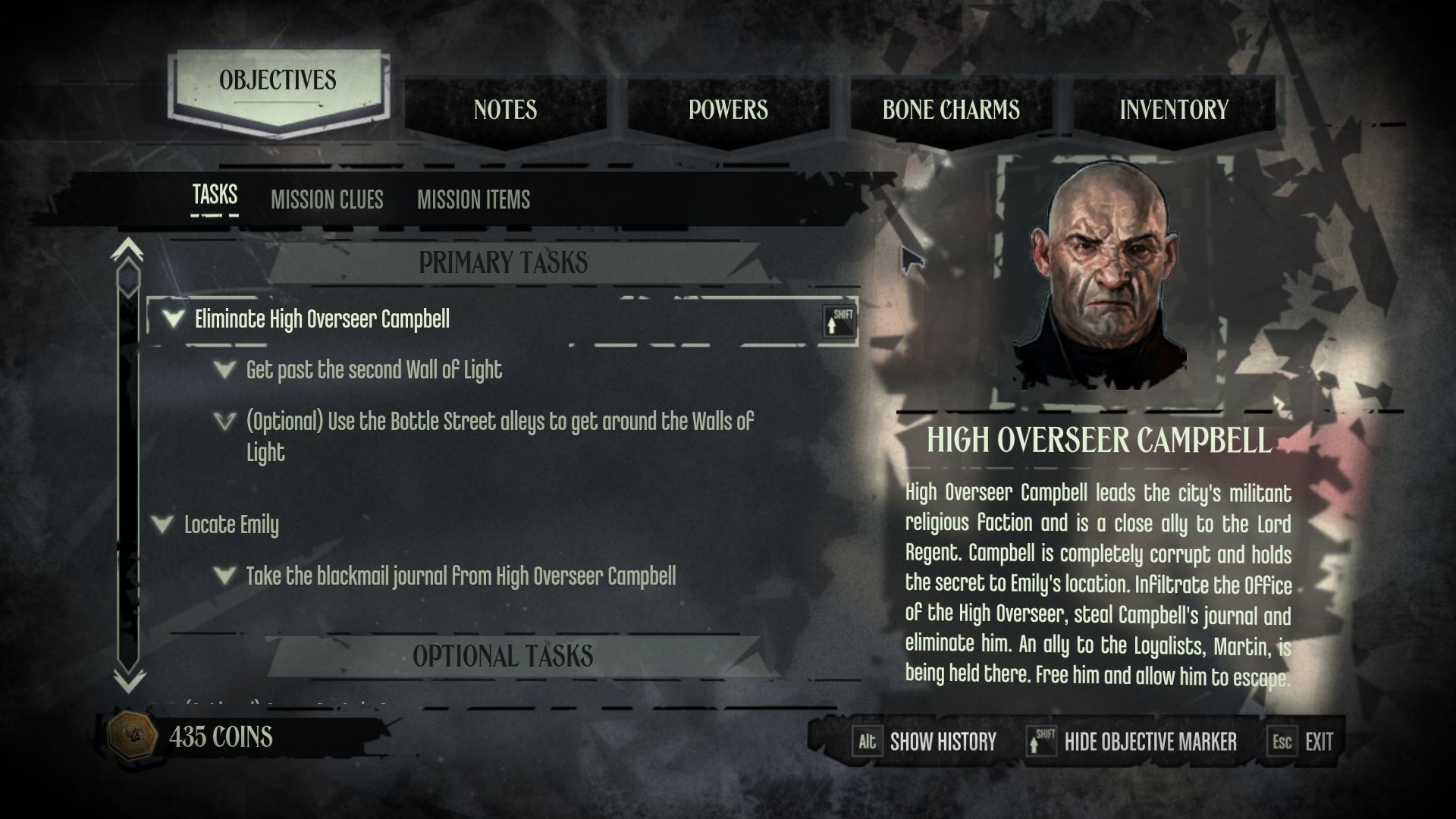Switch to the Bone Charms tab

tap(951, 110)
